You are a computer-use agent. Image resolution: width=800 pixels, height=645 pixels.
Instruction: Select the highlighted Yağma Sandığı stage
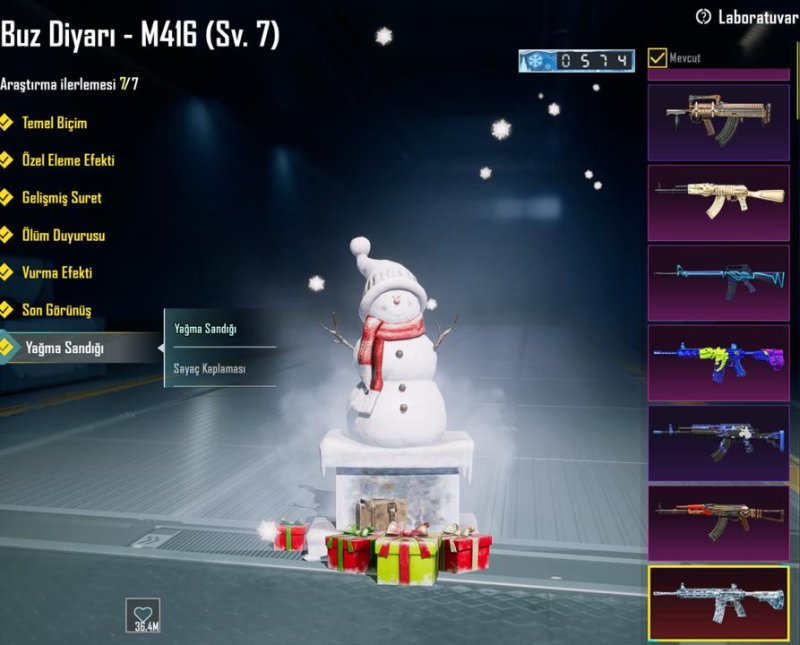tap(64, 348)
